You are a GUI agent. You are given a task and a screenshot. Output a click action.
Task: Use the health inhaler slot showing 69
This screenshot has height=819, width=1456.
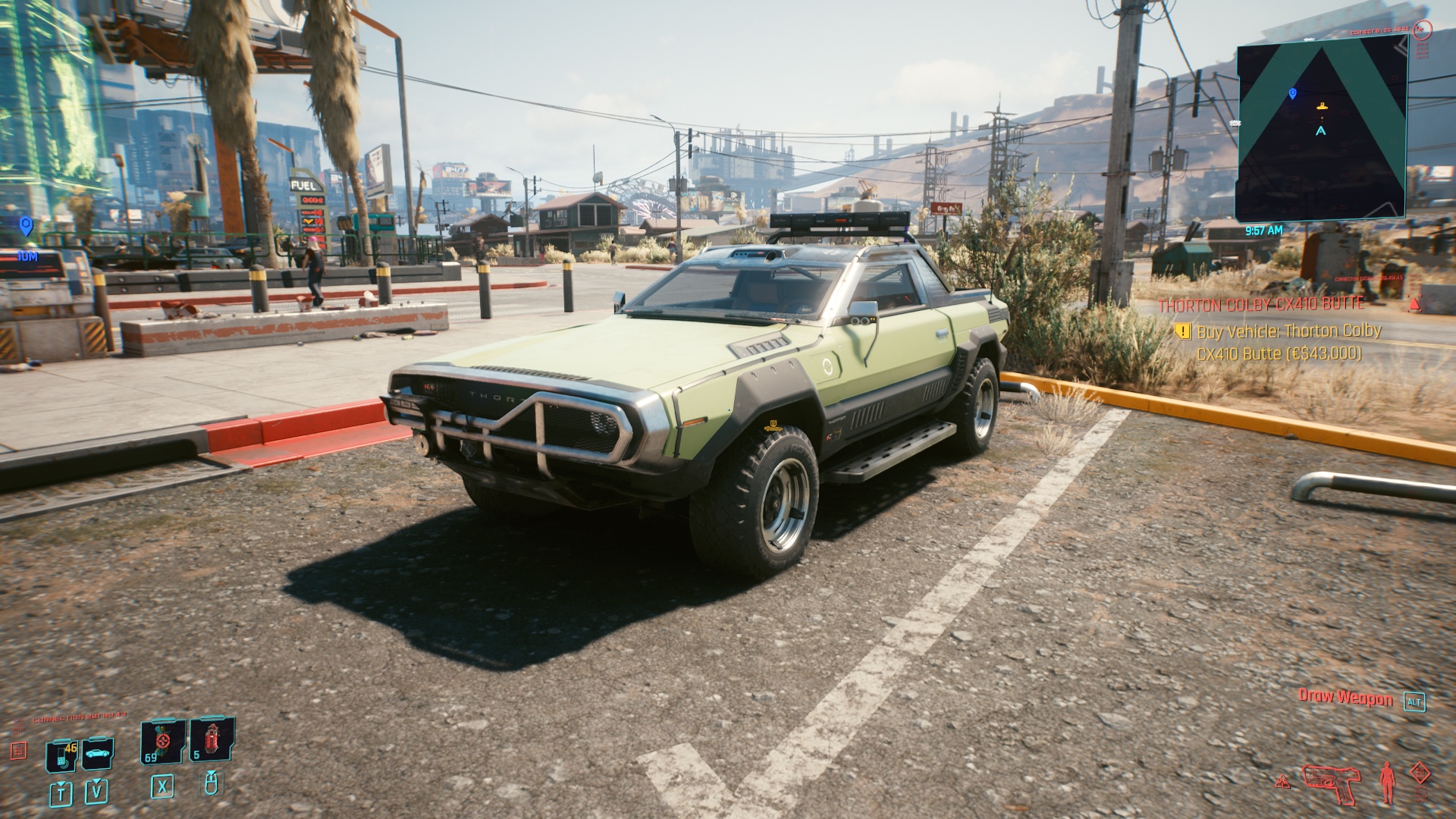(162, 742)
